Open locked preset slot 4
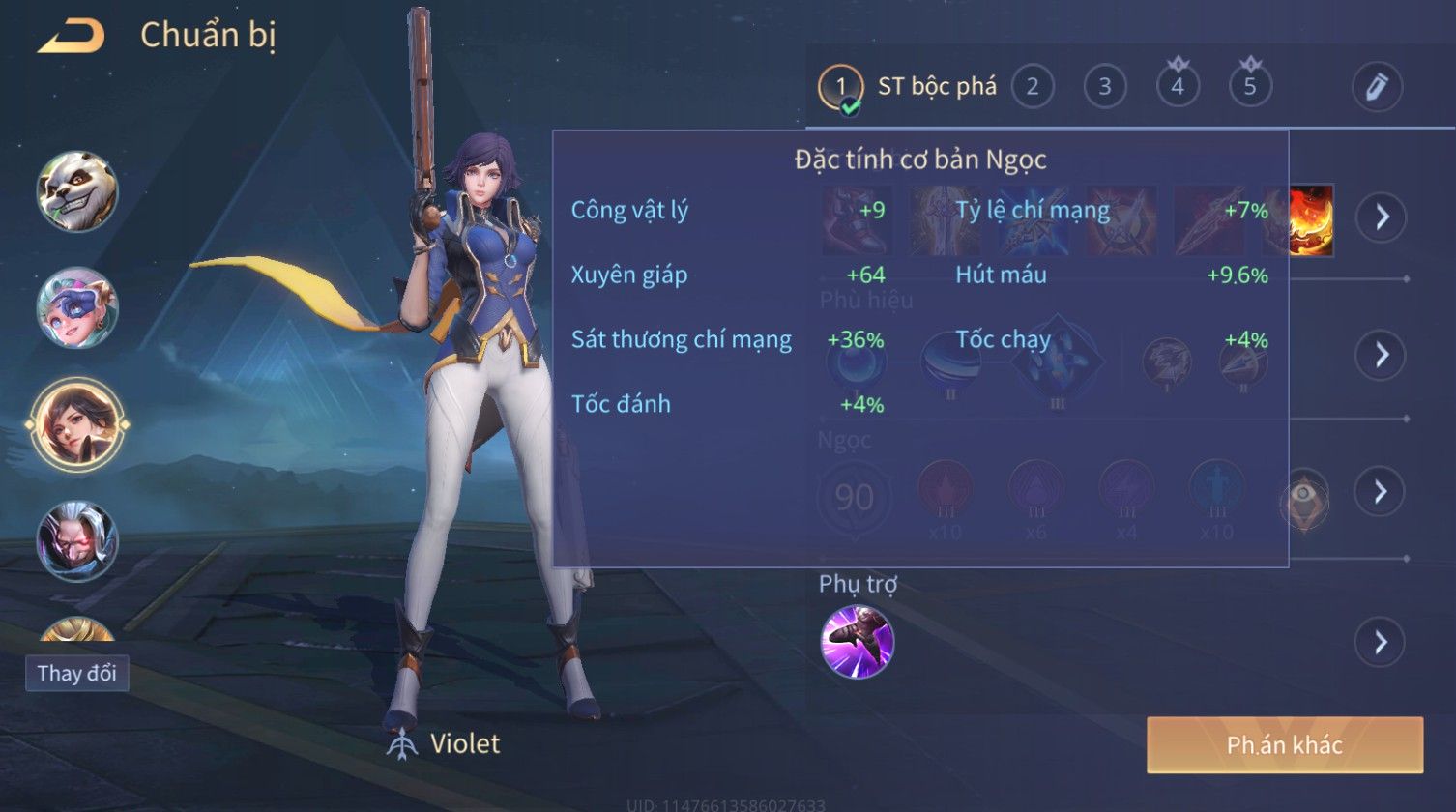Viewport: 1456px width, 812px height. pyautogui.click(x=1177, y=87)
